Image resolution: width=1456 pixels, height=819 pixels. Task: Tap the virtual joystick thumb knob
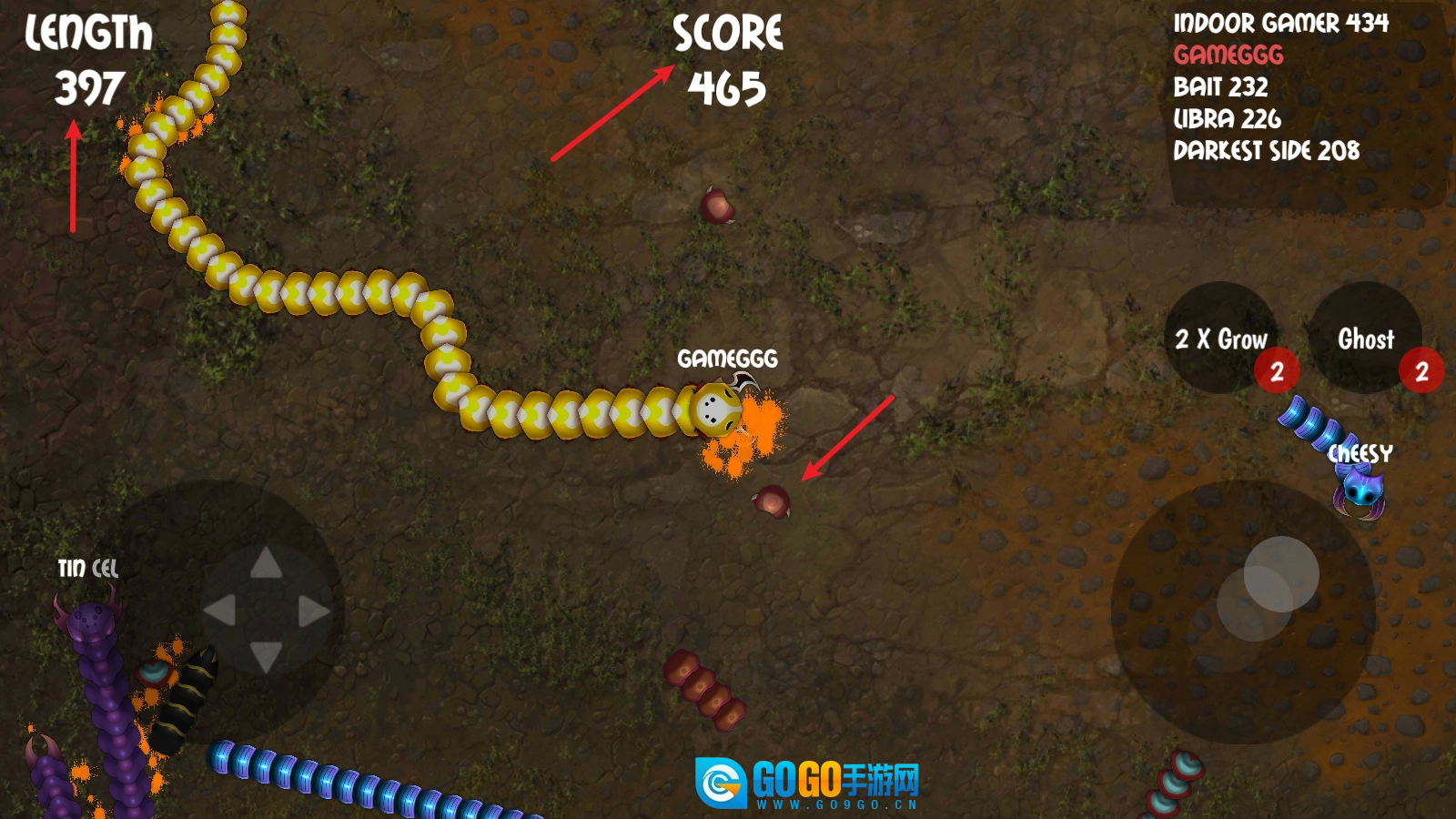pos(1280,574)
